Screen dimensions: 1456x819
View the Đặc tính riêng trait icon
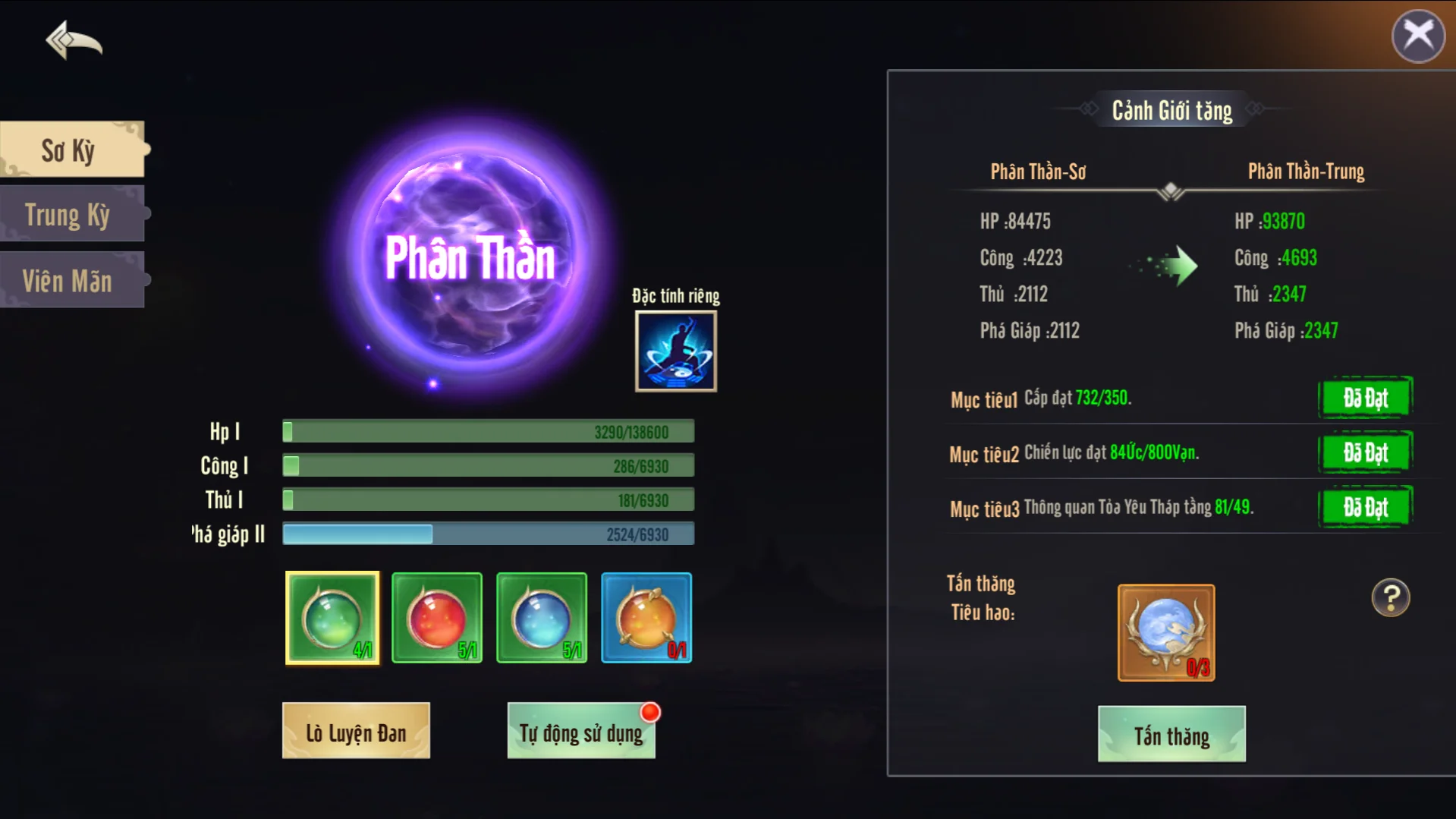tap(675, 351)
